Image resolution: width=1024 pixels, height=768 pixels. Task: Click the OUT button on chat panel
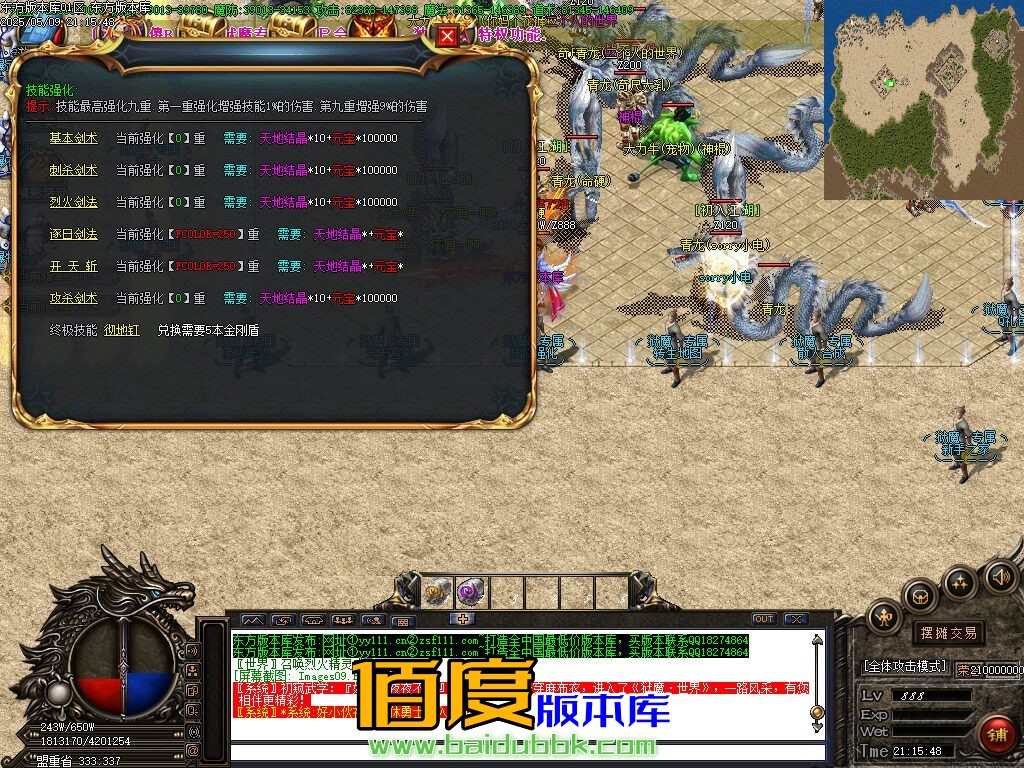point(763,619)
